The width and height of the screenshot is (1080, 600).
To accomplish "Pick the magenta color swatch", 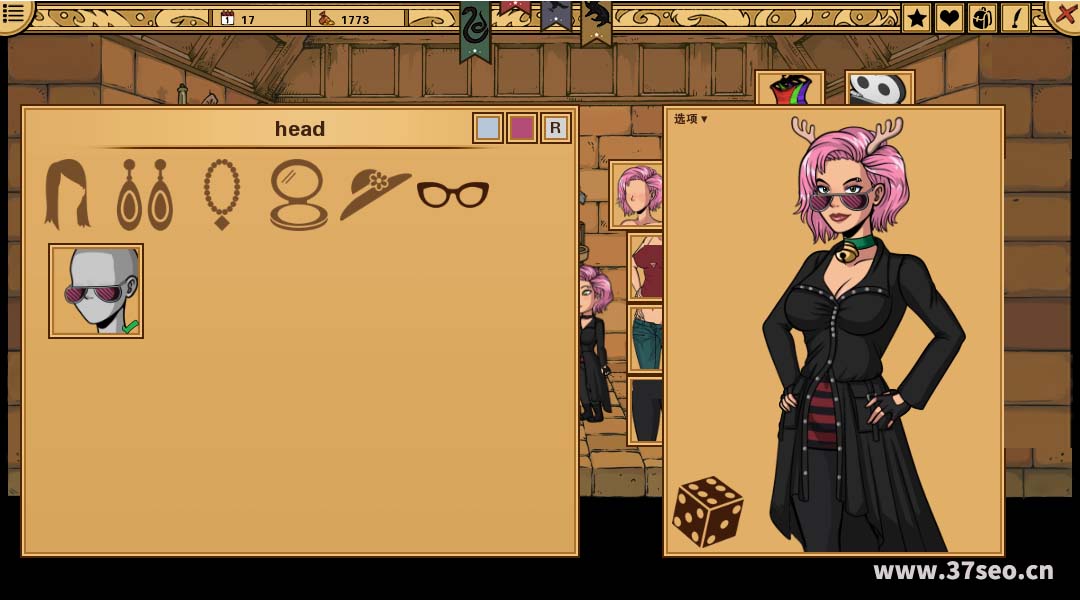I will [x=522, y=128].
